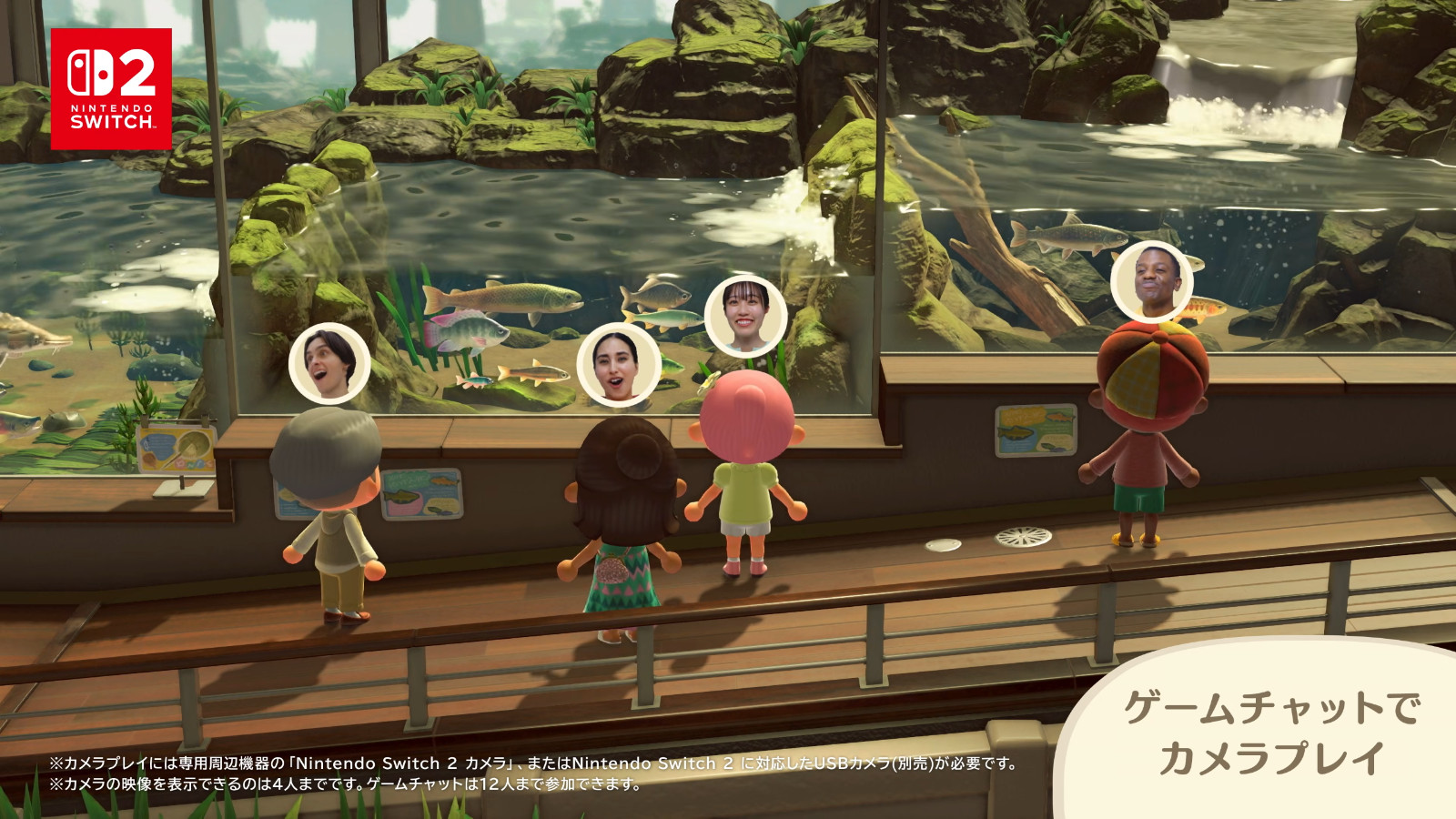Select the camera bubble above the gray-haired villager
This screenshot has width=1456, height=819.
pos(329,363)
